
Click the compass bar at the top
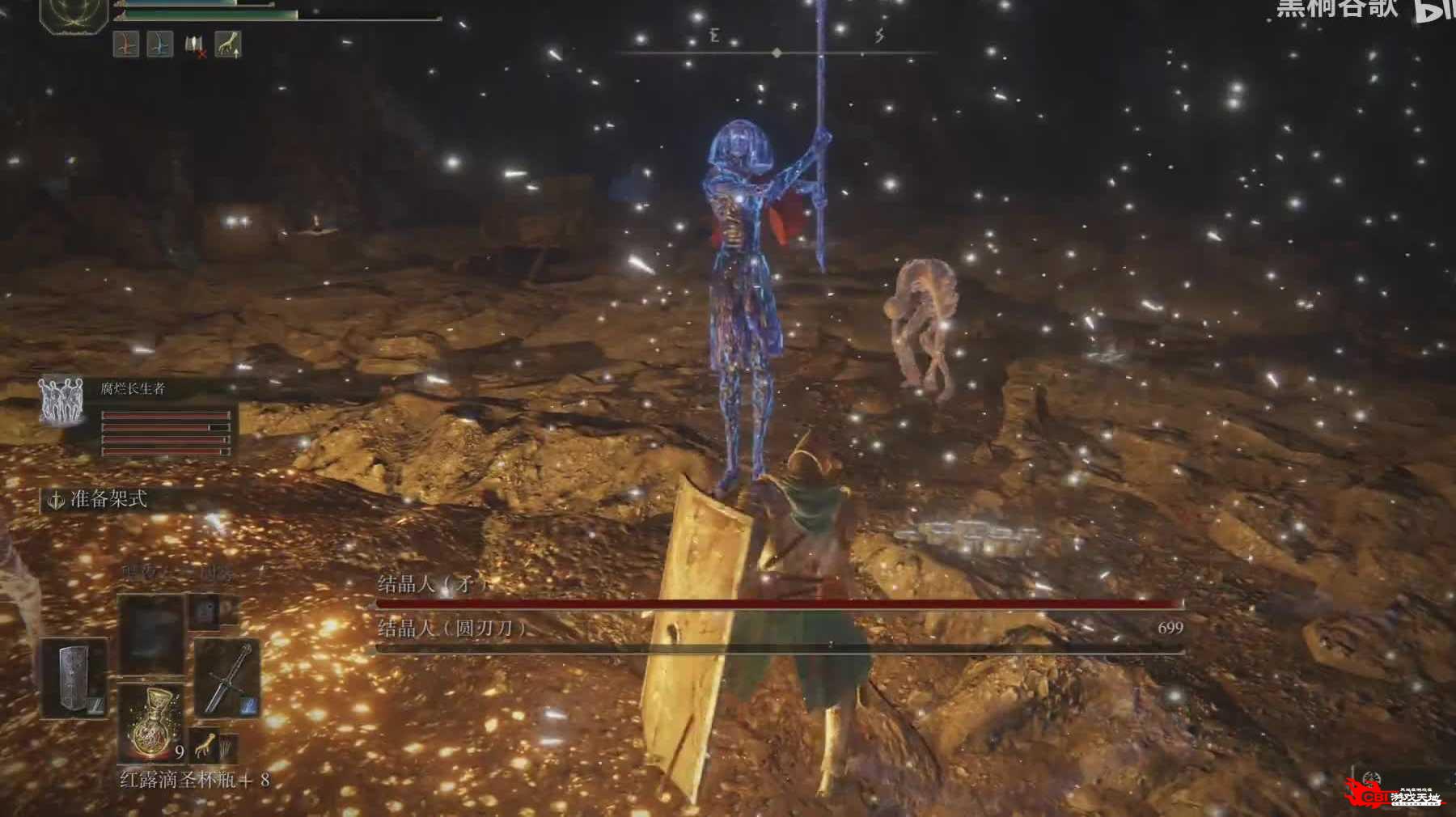(777, 53)
